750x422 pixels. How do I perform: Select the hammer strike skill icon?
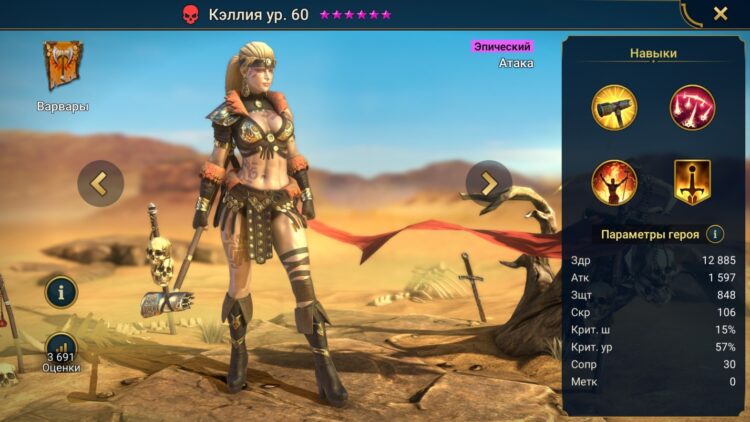(x=615, y=107)
